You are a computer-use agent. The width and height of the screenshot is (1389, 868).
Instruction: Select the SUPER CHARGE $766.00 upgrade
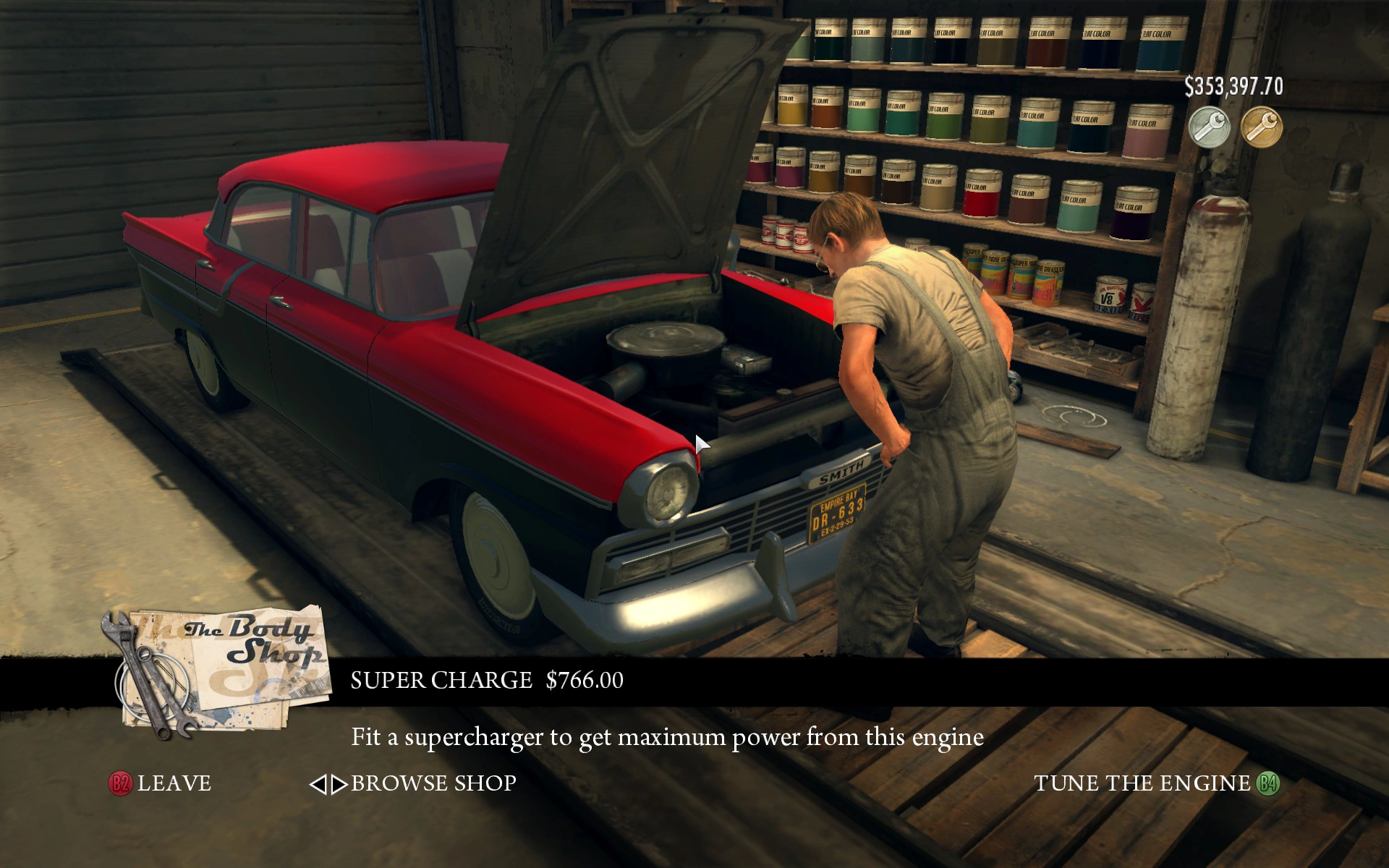[x=488, y=679]
